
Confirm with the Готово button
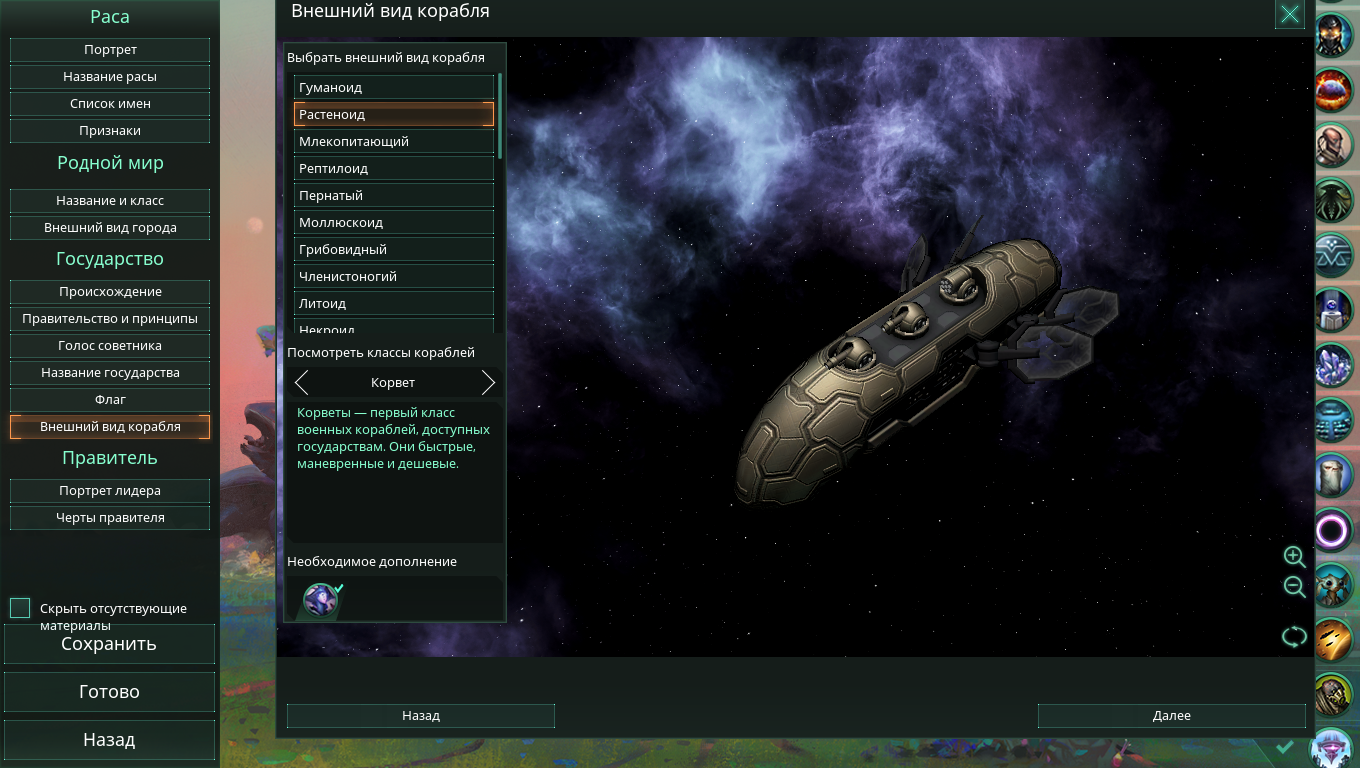109,692
